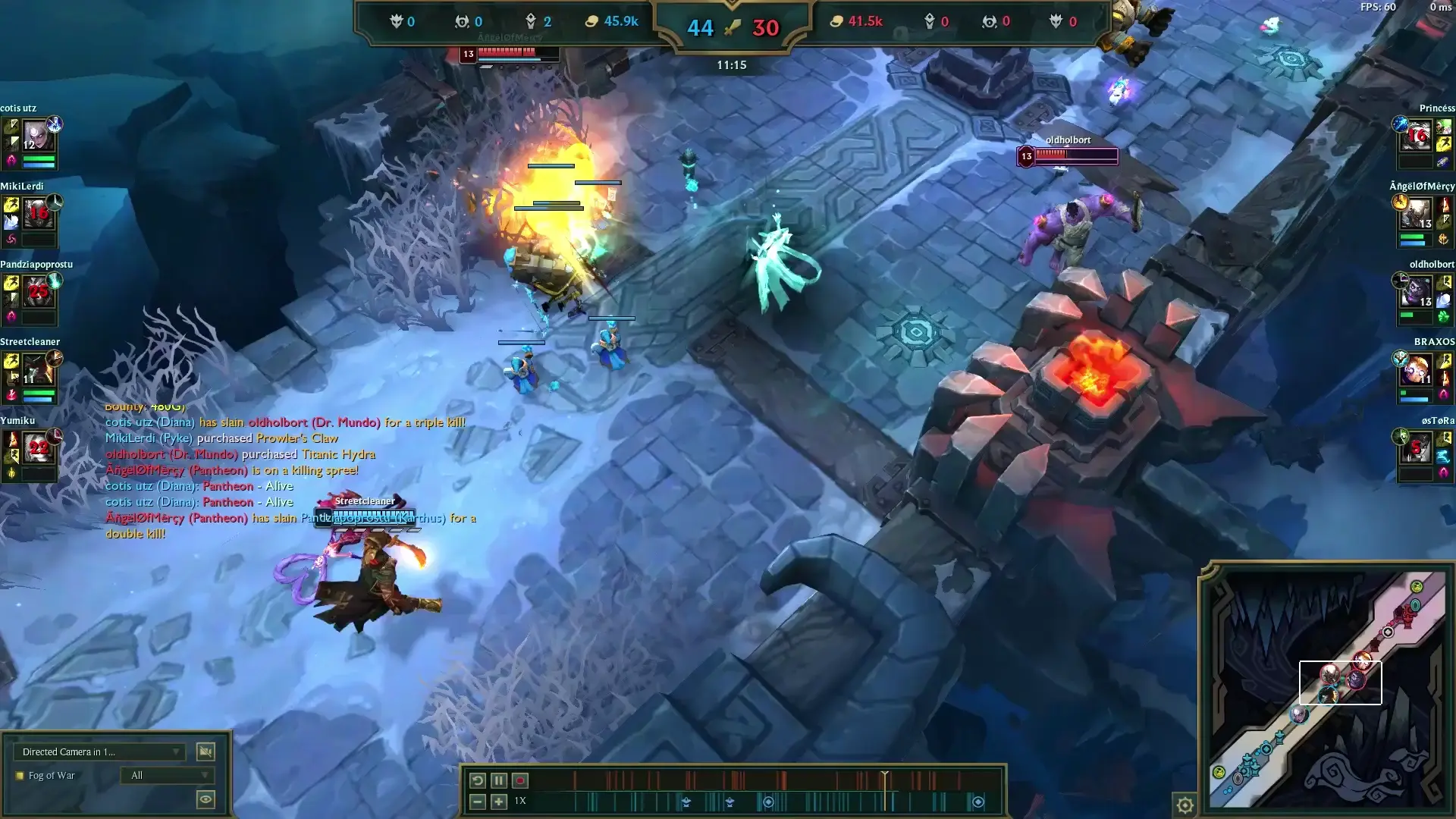The width and height of the screenshot is (1456, 819).
Task: Toggle the directed camera disable icon
Action: (204, 752)
